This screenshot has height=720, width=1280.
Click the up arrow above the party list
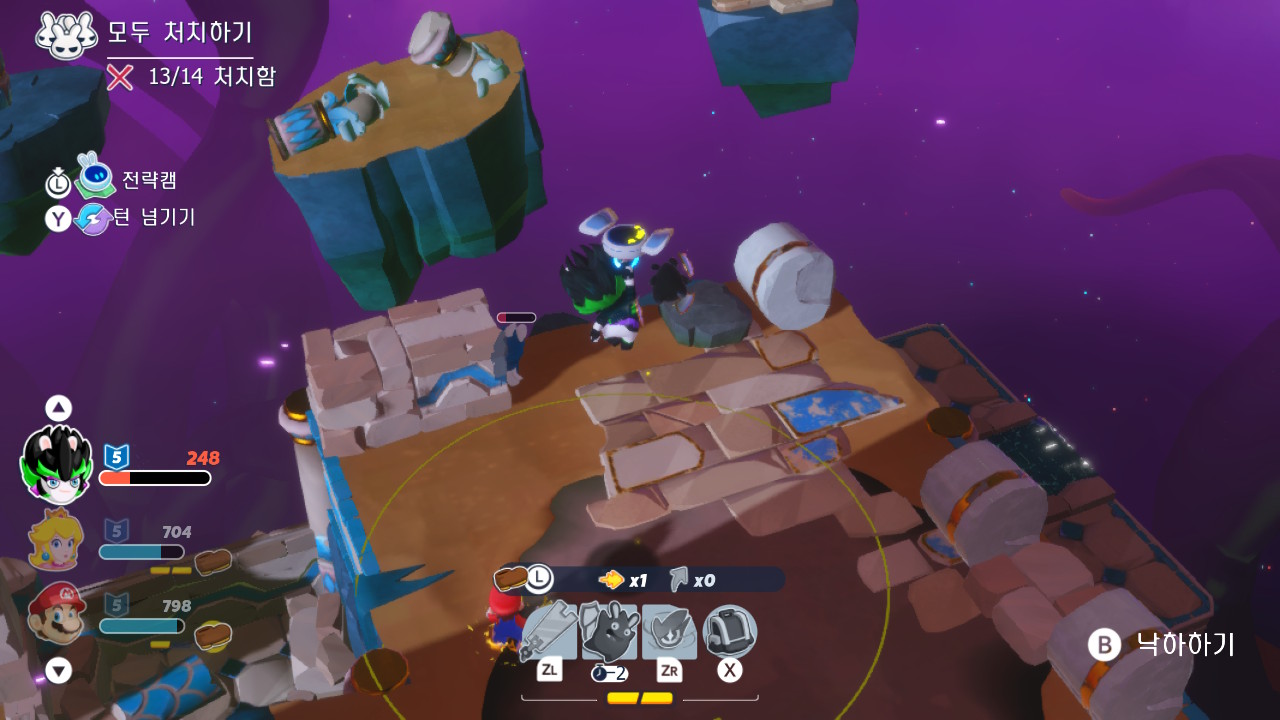pyautogui.click(x=59, y=408)
